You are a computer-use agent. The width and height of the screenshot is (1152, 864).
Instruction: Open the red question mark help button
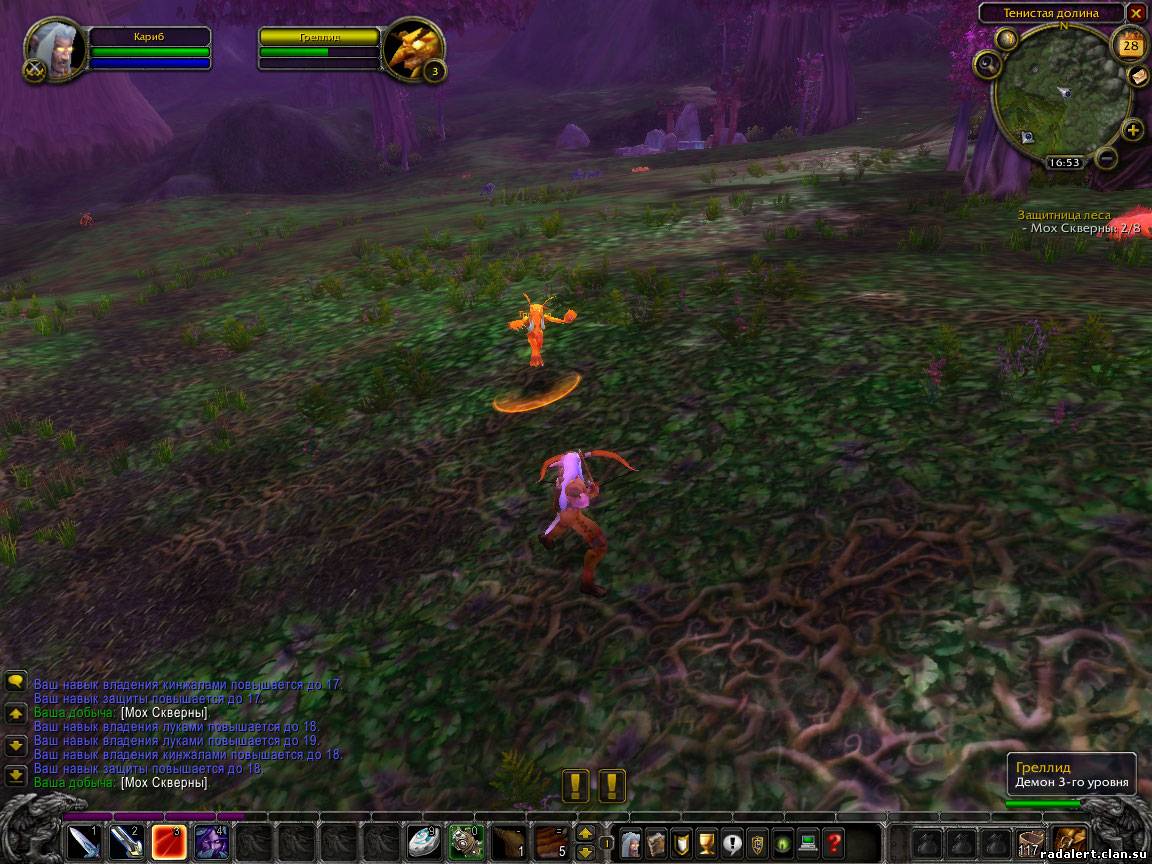click(x=834, y=842)
